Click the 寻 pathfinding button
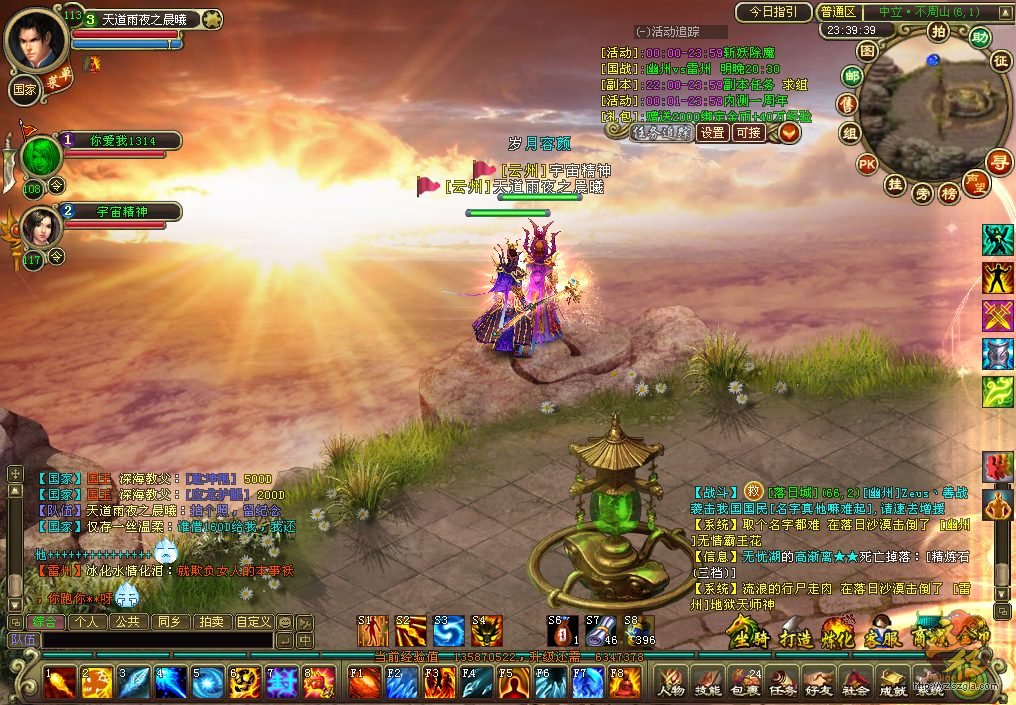 click(997, 162)
